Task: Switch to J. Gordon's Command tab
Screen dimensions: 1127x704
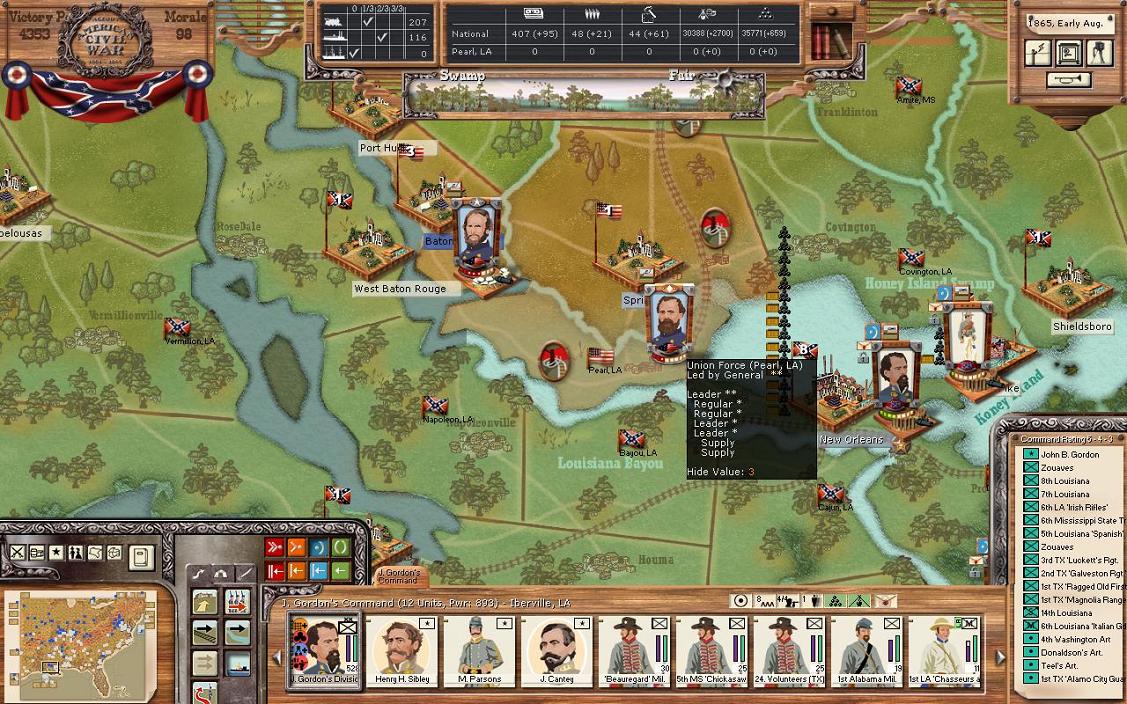Action: pos(398,577)
